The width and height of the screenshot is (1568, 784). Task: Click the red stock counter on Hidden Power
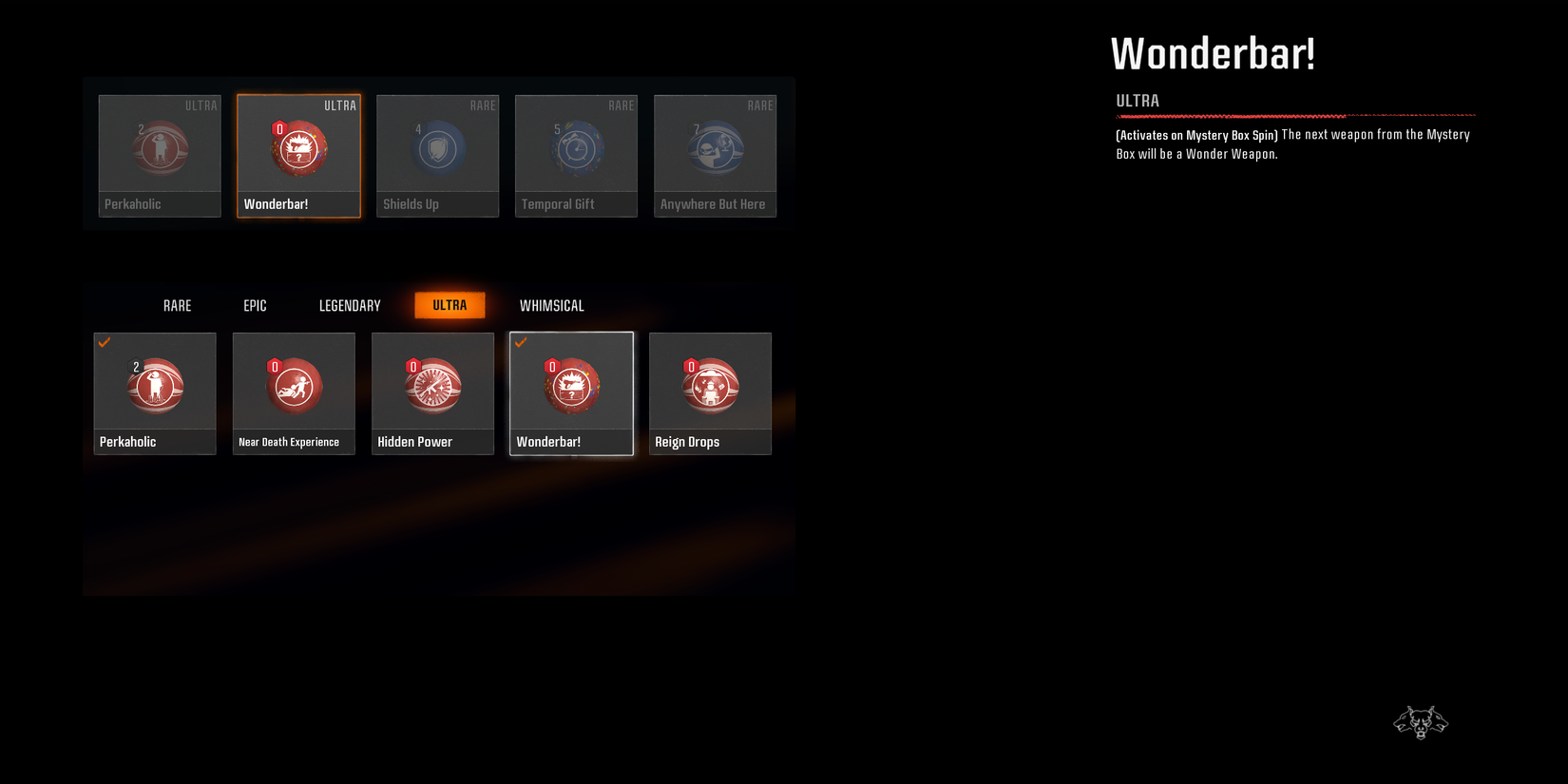[412, 366]
